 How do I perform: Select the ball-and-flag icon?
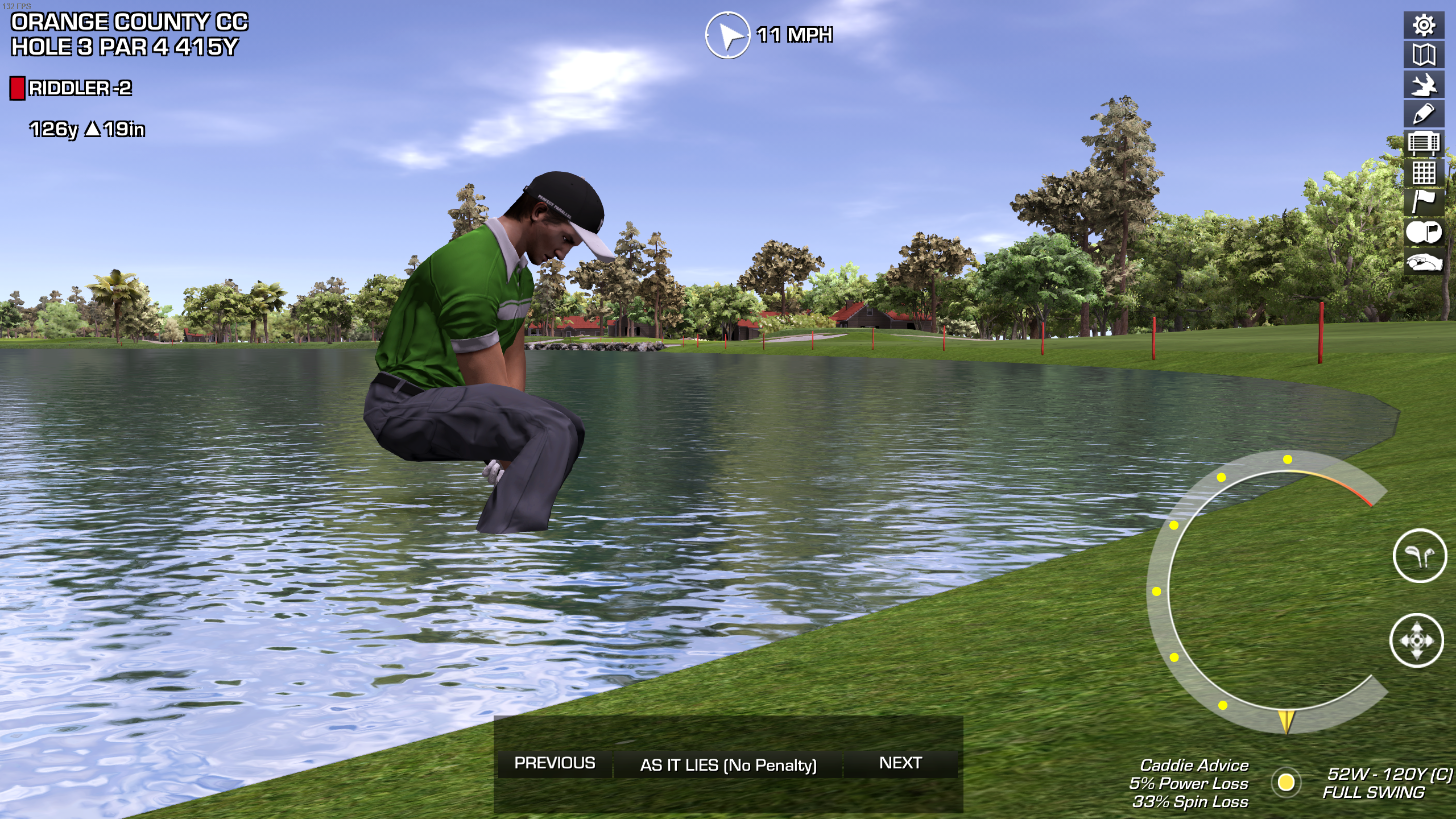(1424, 232)
